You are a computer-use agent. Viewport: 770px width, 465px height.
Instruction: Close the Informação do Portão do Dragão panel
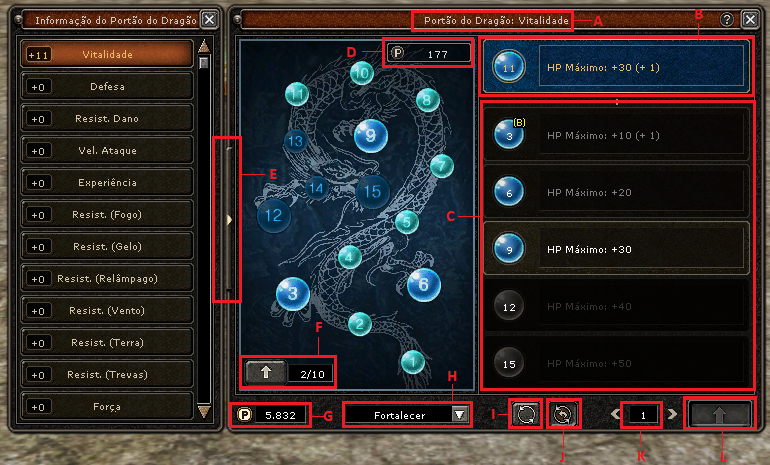coord(208,19)
